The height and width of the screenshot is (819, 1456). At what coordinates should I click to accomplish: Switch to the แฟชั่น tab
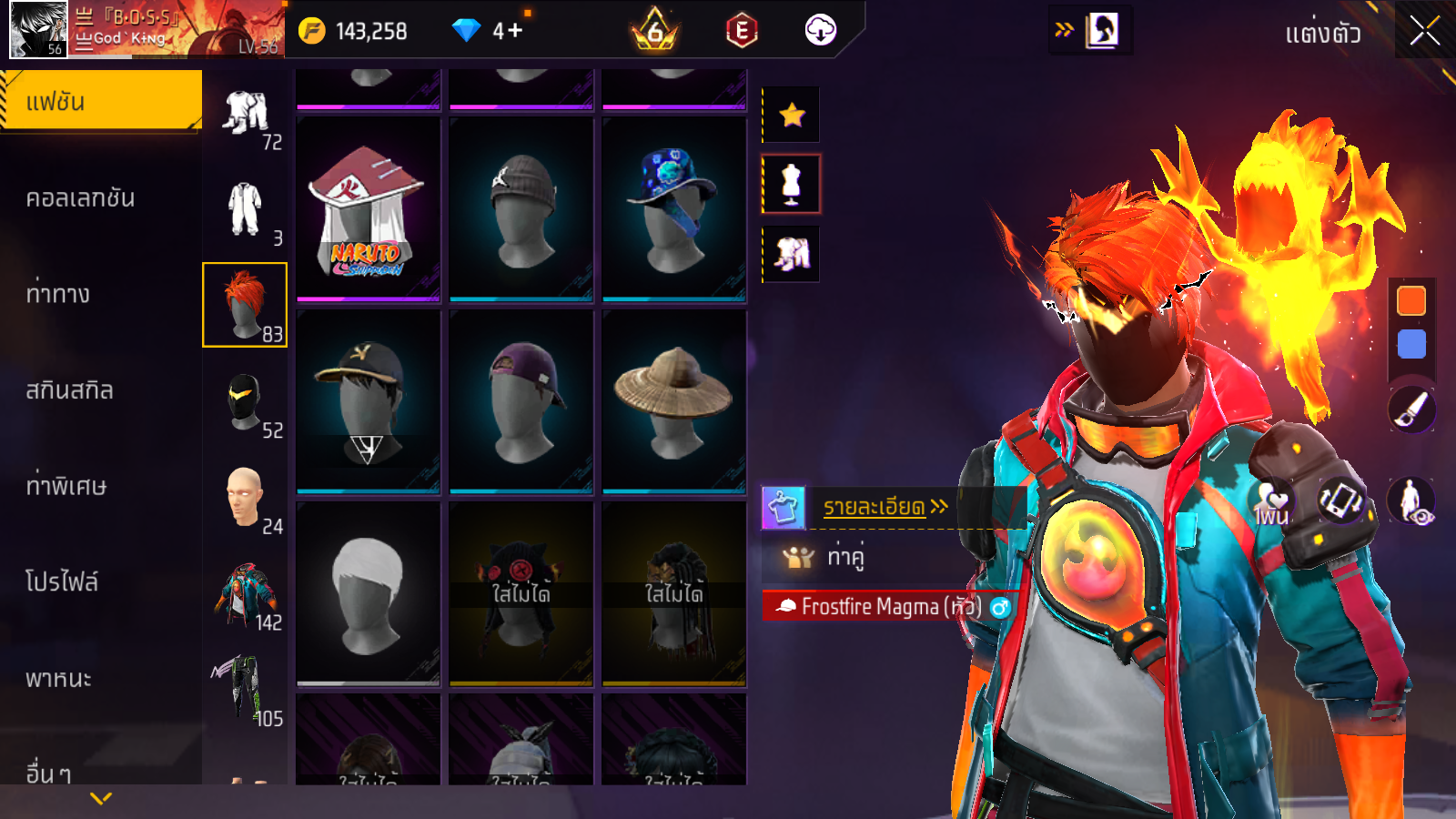[x=100, y=102]
